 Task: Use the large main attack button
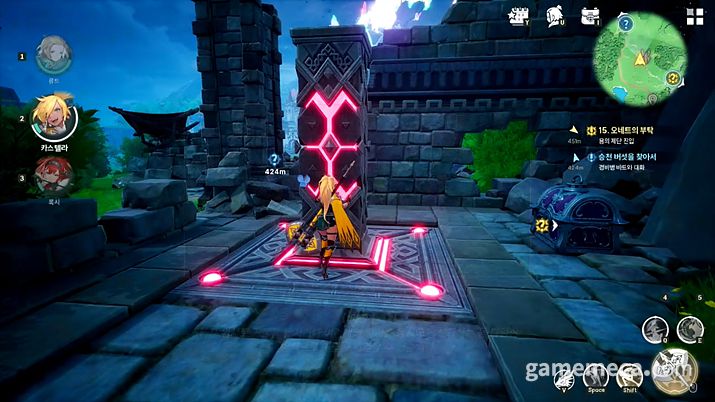[673, 370]
